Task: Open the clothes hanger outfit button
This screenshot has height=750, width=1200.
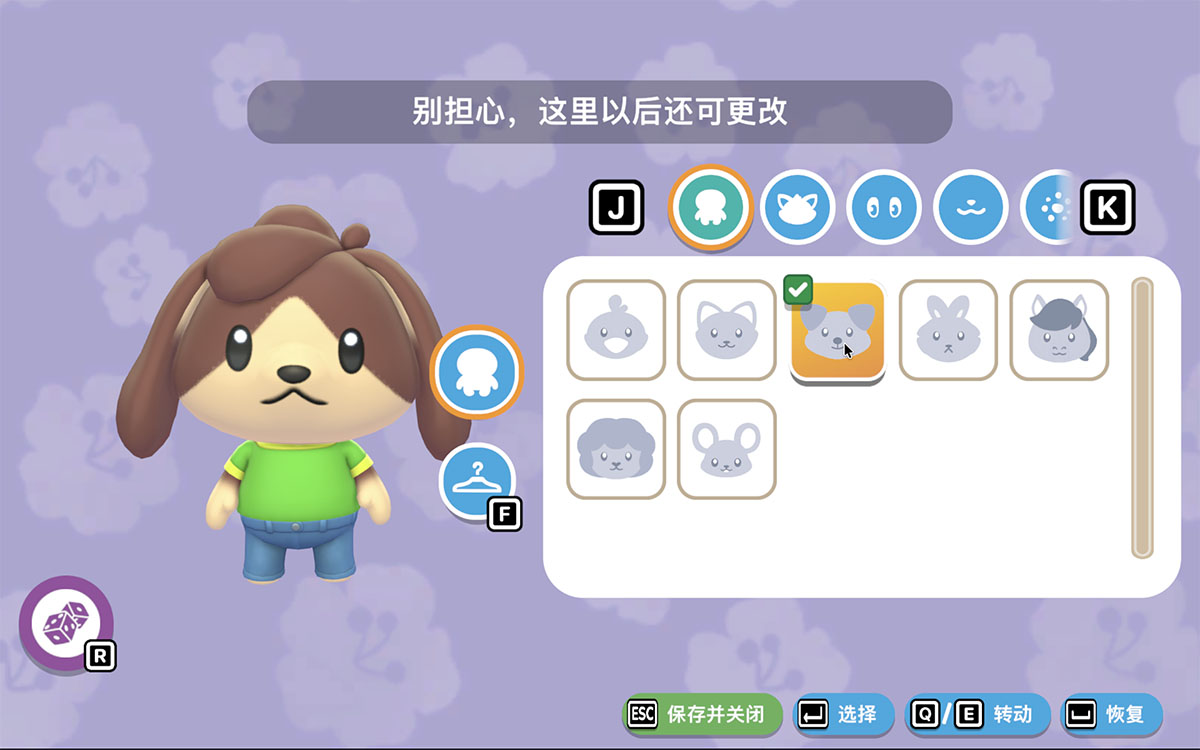Action: point(477,481)
